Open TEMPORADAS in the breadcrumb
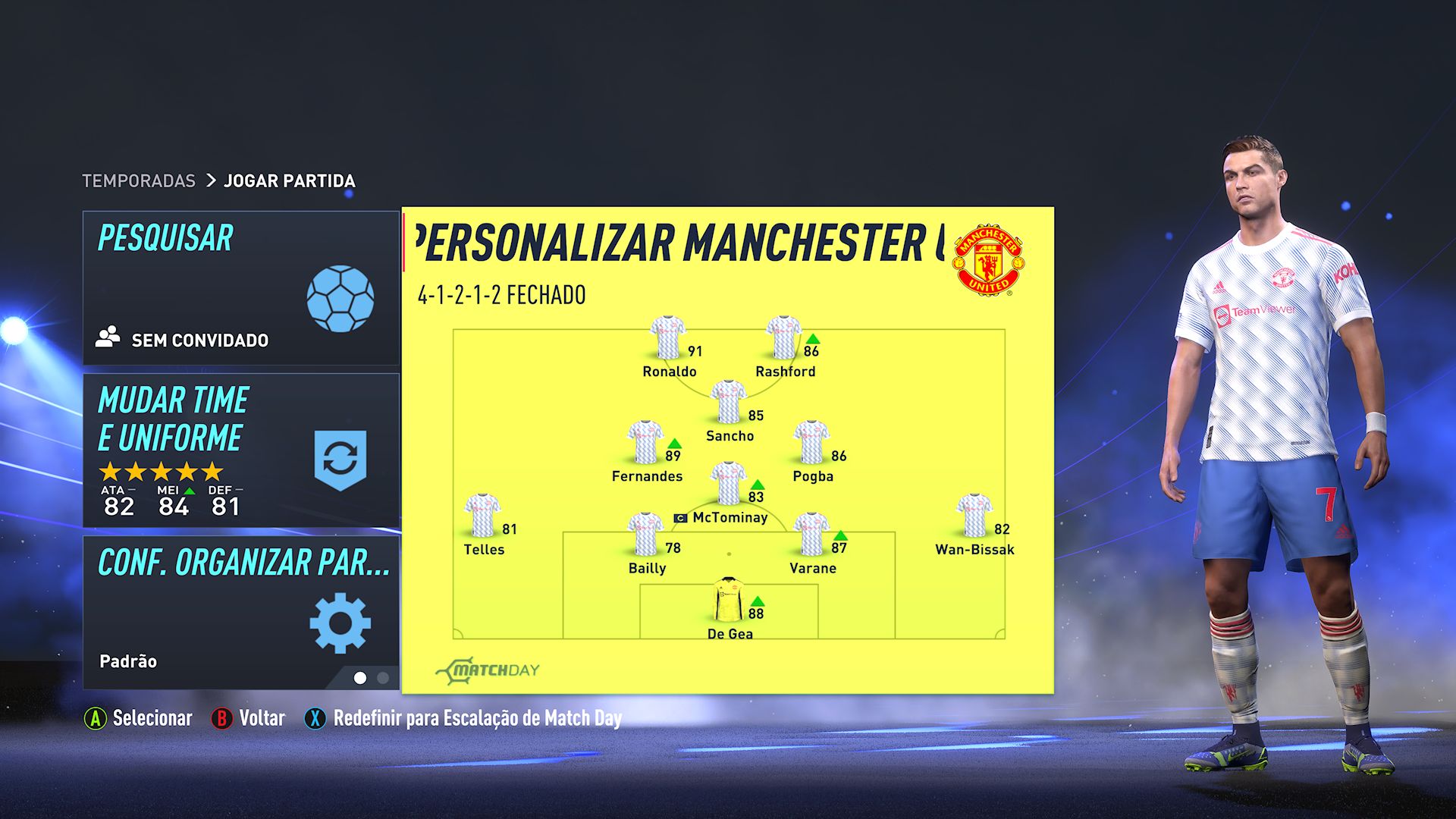The image size is (1456, 819). coord(139,181)
